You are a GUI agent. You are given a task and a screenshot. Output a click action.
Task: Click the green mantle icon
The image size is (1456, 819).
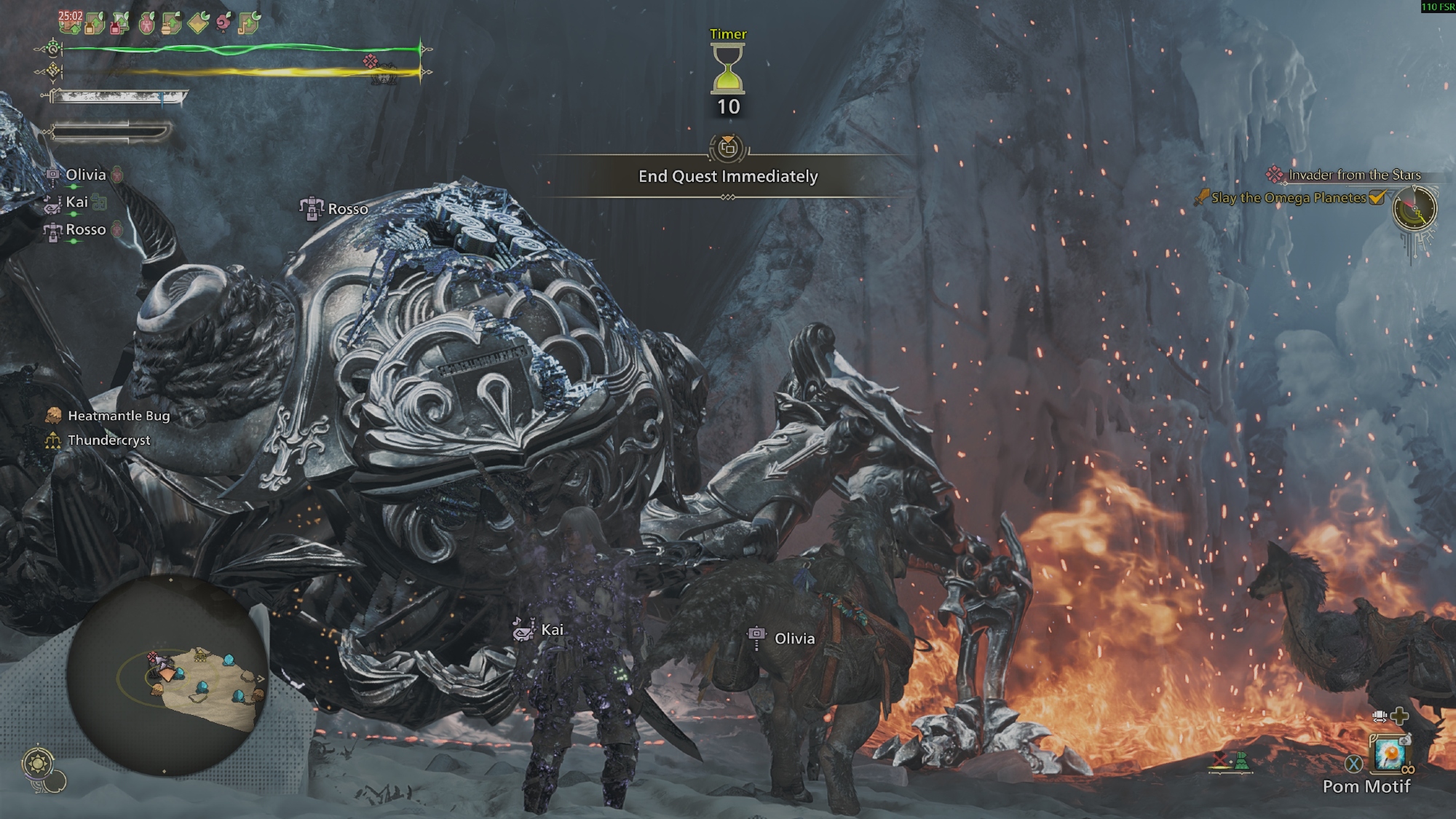(x=1241, y=761)
